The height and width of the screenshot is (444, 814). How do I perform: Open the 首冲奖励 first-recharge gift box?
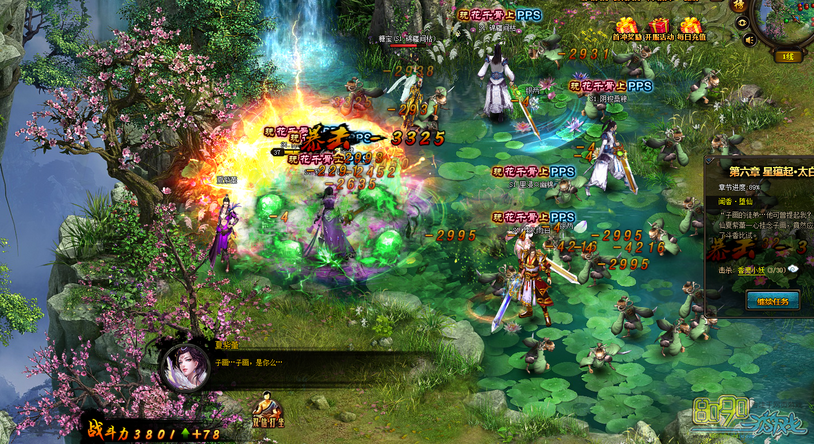coord(625,28)
